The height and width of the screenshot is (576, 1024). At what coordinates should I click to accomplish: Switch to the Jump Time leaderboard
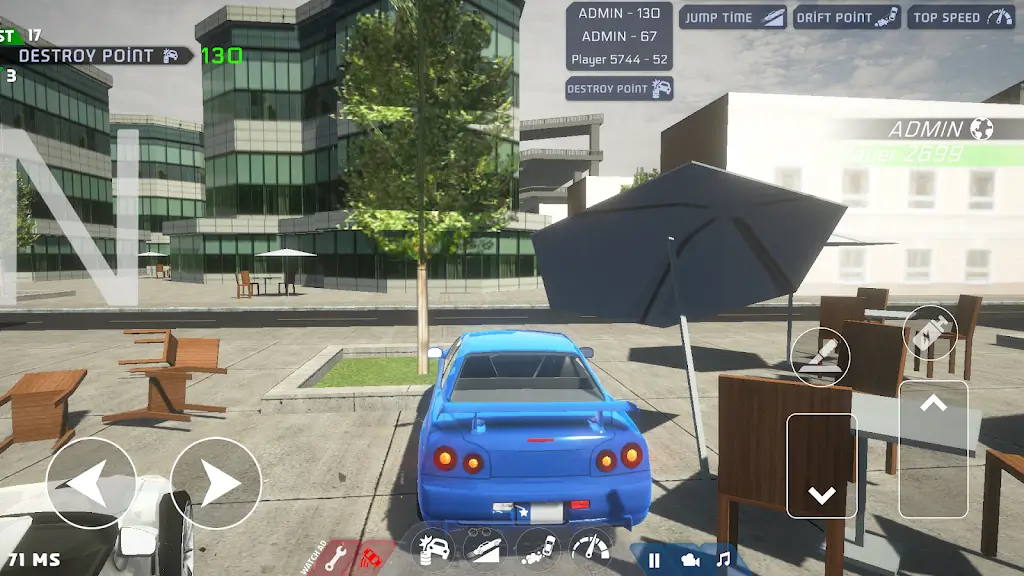(x=733, y=18)
